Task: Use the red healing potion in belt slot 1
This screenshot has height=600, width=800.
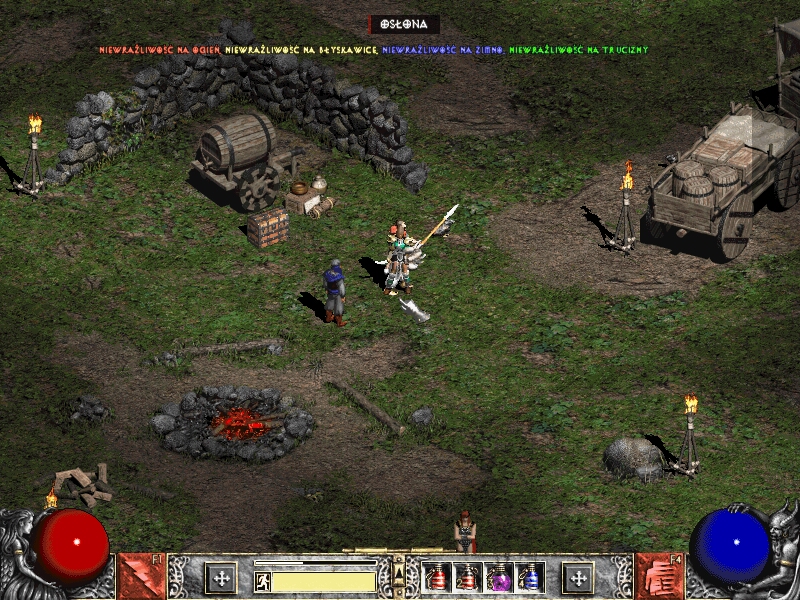Action: pos(436,577)
